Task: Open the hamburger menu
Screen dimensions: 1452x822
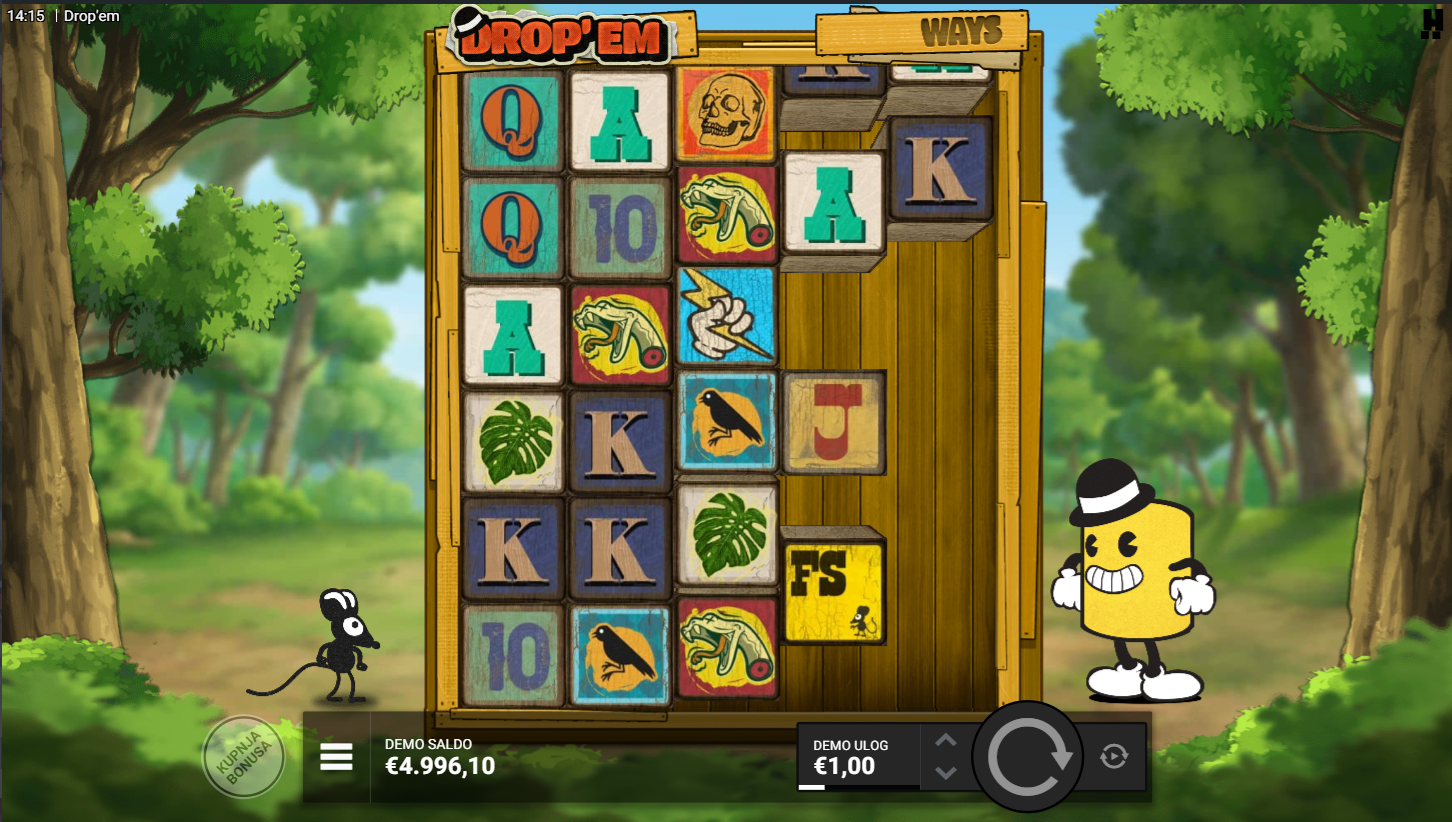Action: click(336, 758)
